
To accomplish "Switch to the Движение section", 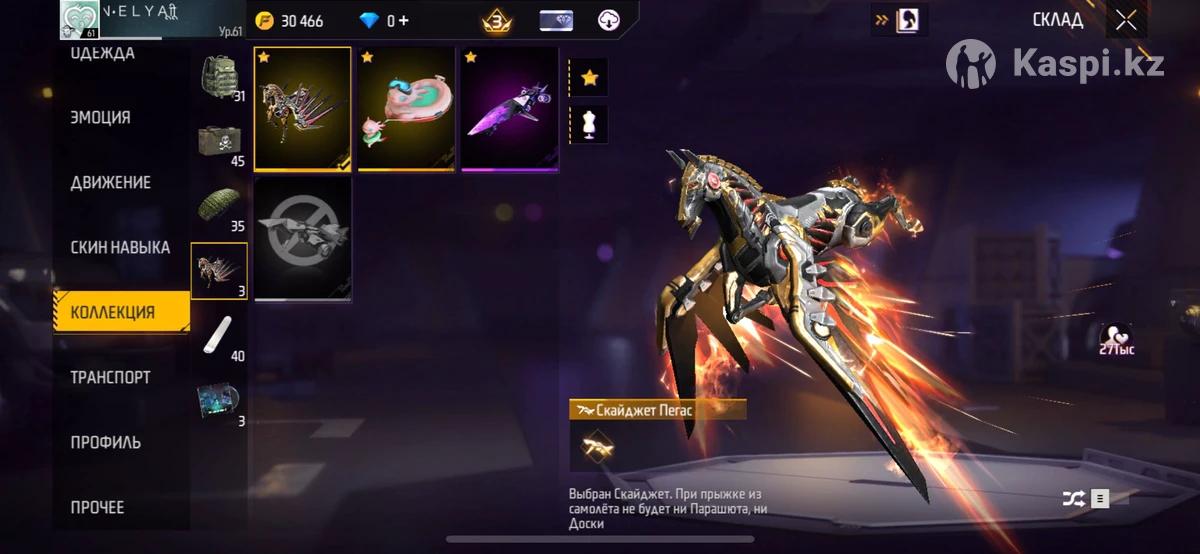I will pyautogui.click(x=111, y=183).
